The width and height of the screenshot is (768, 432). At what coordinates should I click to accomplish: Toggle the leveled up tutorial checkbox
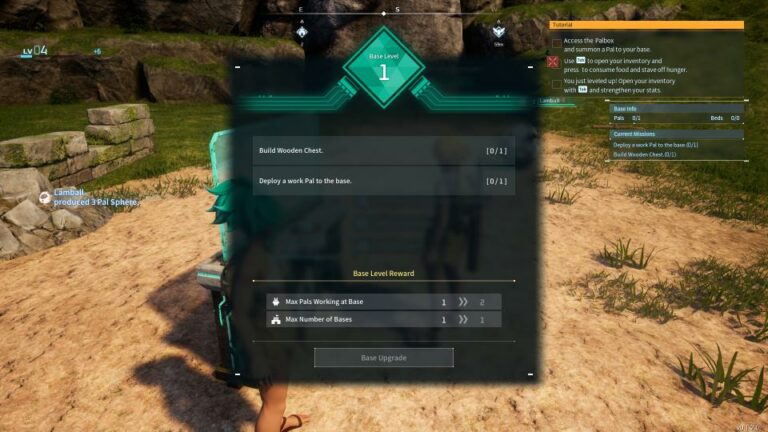pos(556,83)
